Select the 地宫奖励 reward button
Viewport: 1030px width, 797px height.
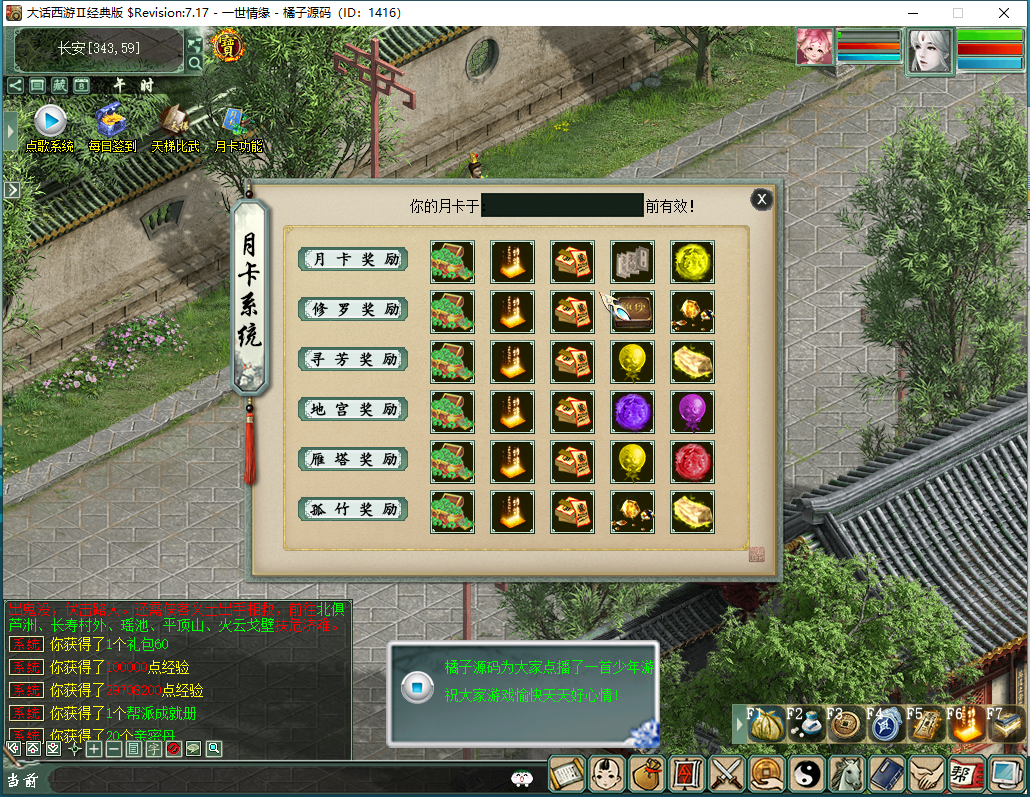click(354, 409)
